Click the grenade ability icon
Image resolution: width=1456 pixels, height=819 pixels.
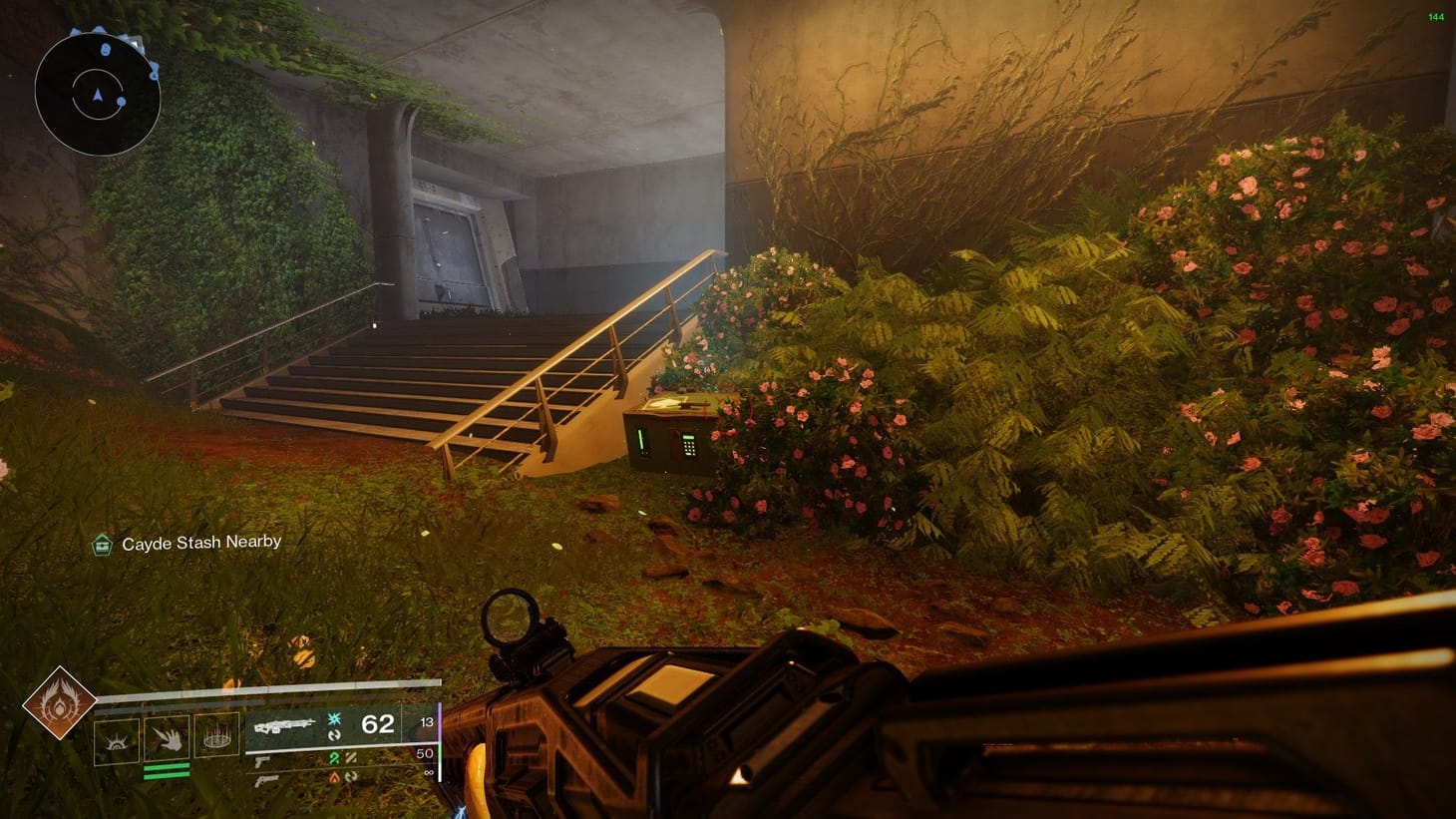[x=216, y=735]
